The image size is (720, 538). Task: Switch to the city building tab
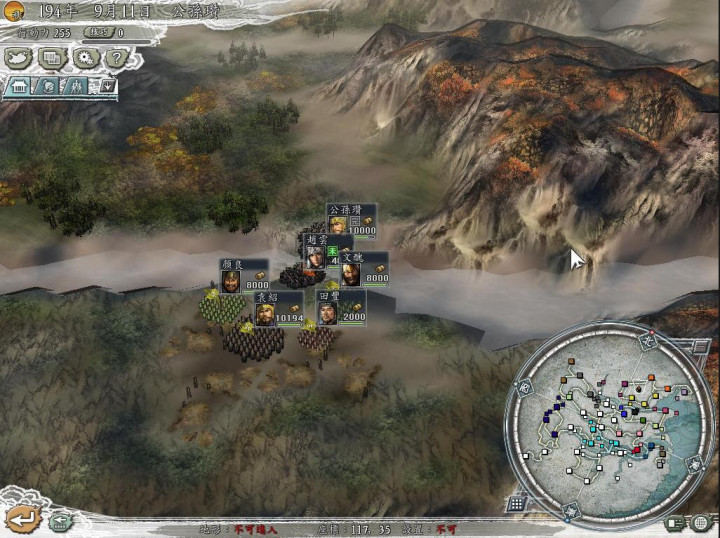[x=19, y=87]
